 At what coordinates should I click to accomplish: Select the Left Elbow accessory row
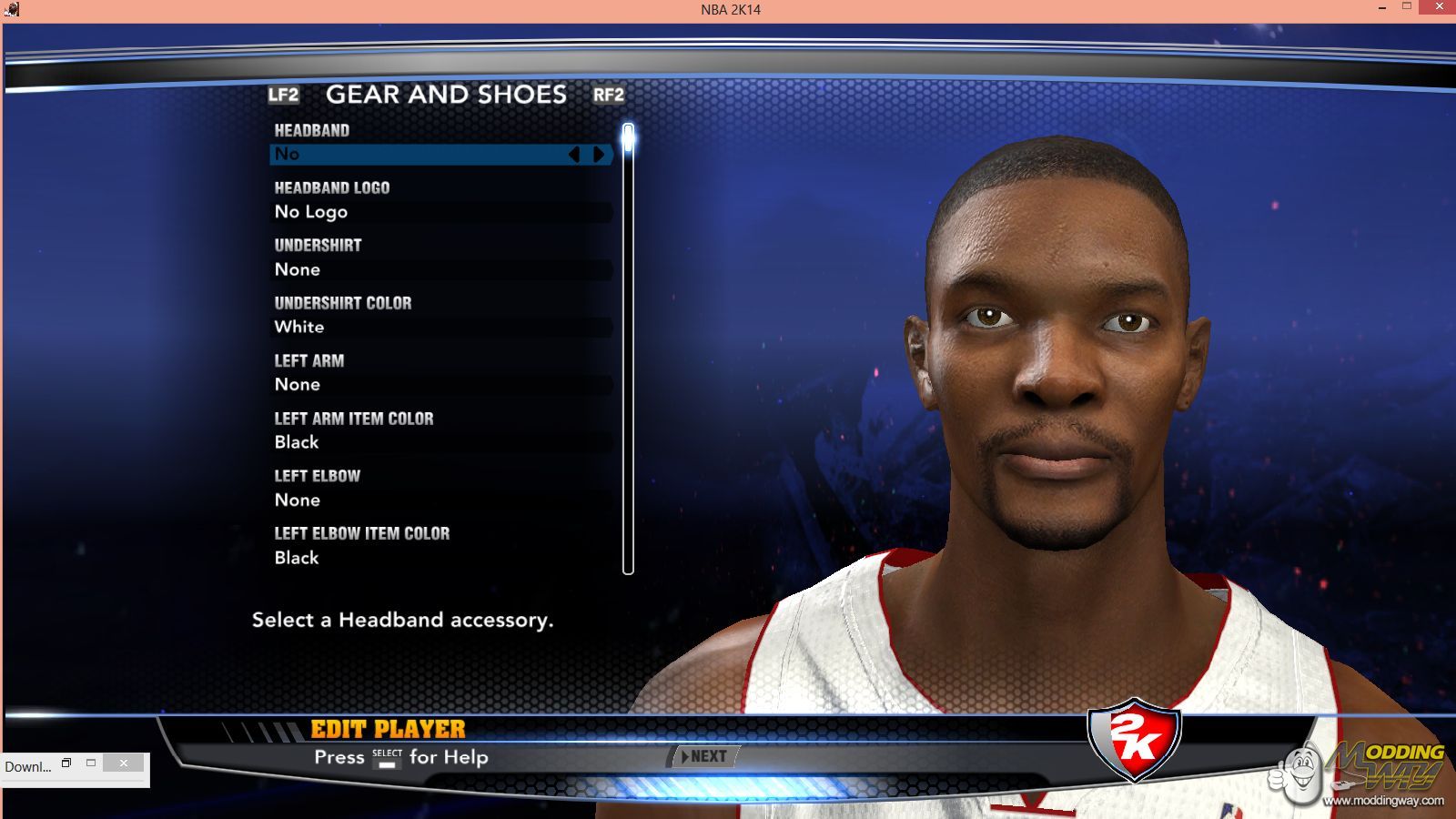coord(441,500)
